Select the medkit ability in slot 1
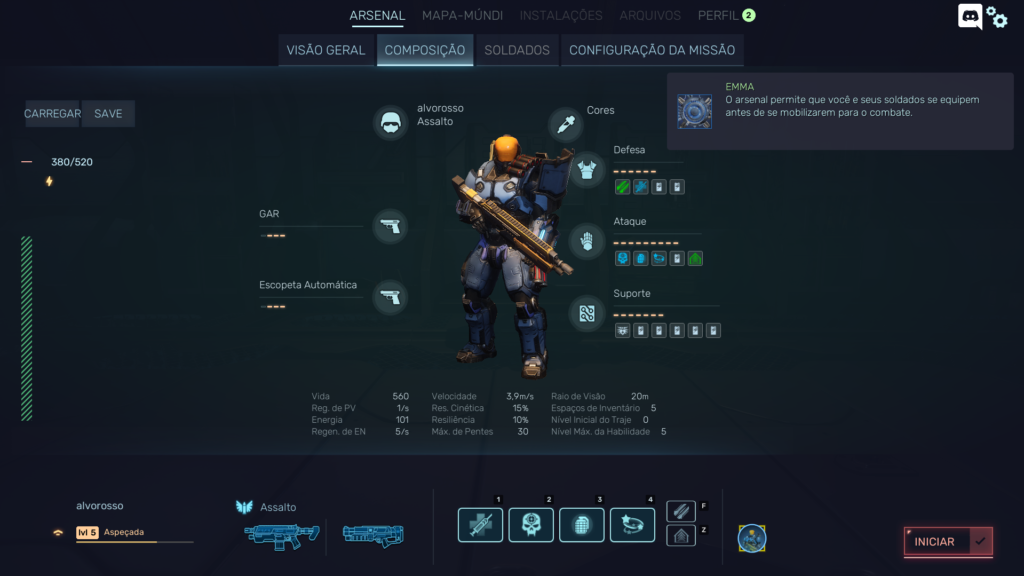The height and width of the screenshot is (576, 1024). (x=480, y=525)
